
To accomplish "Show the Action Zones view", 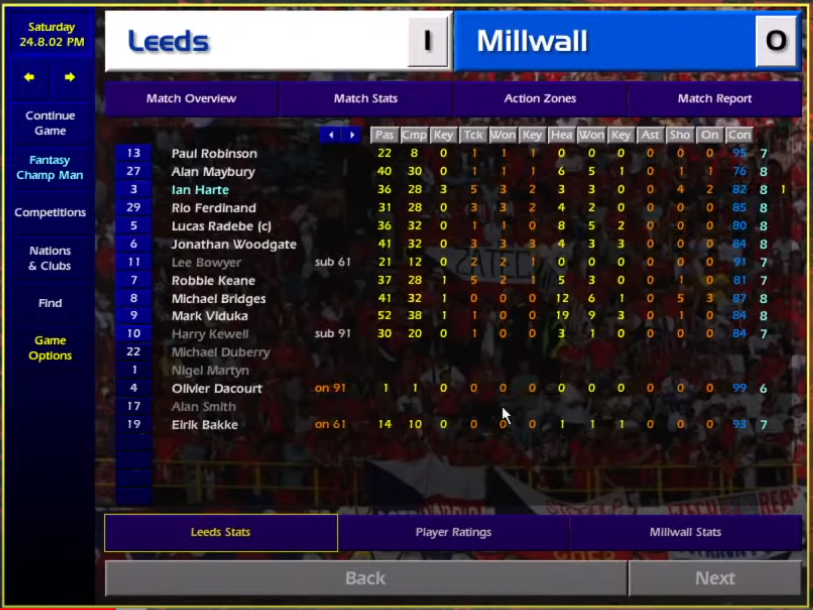I will (x=540, y=99).
